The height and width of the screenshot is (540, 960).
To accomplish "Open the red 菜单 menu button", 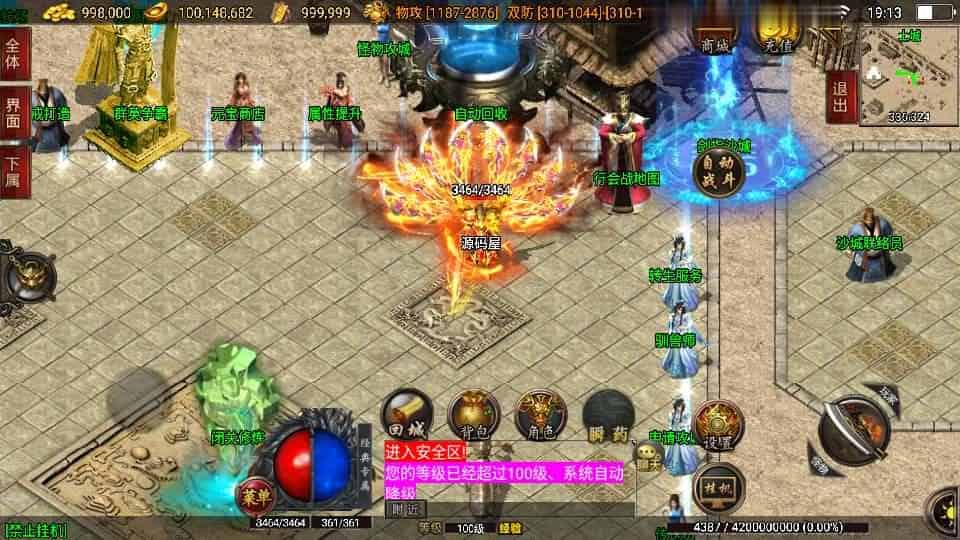I will (x=251, y=494).
